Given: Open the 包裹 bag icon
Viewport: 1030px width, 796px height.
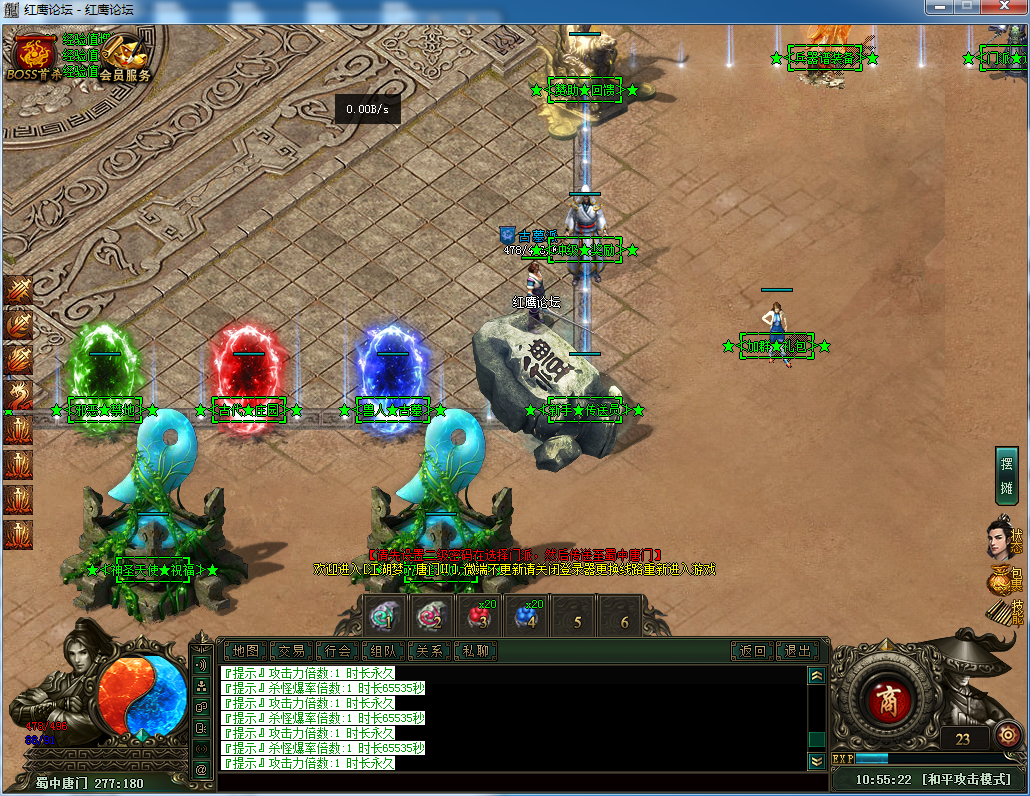Looking at the screenshot, I should click(1003, 578).
